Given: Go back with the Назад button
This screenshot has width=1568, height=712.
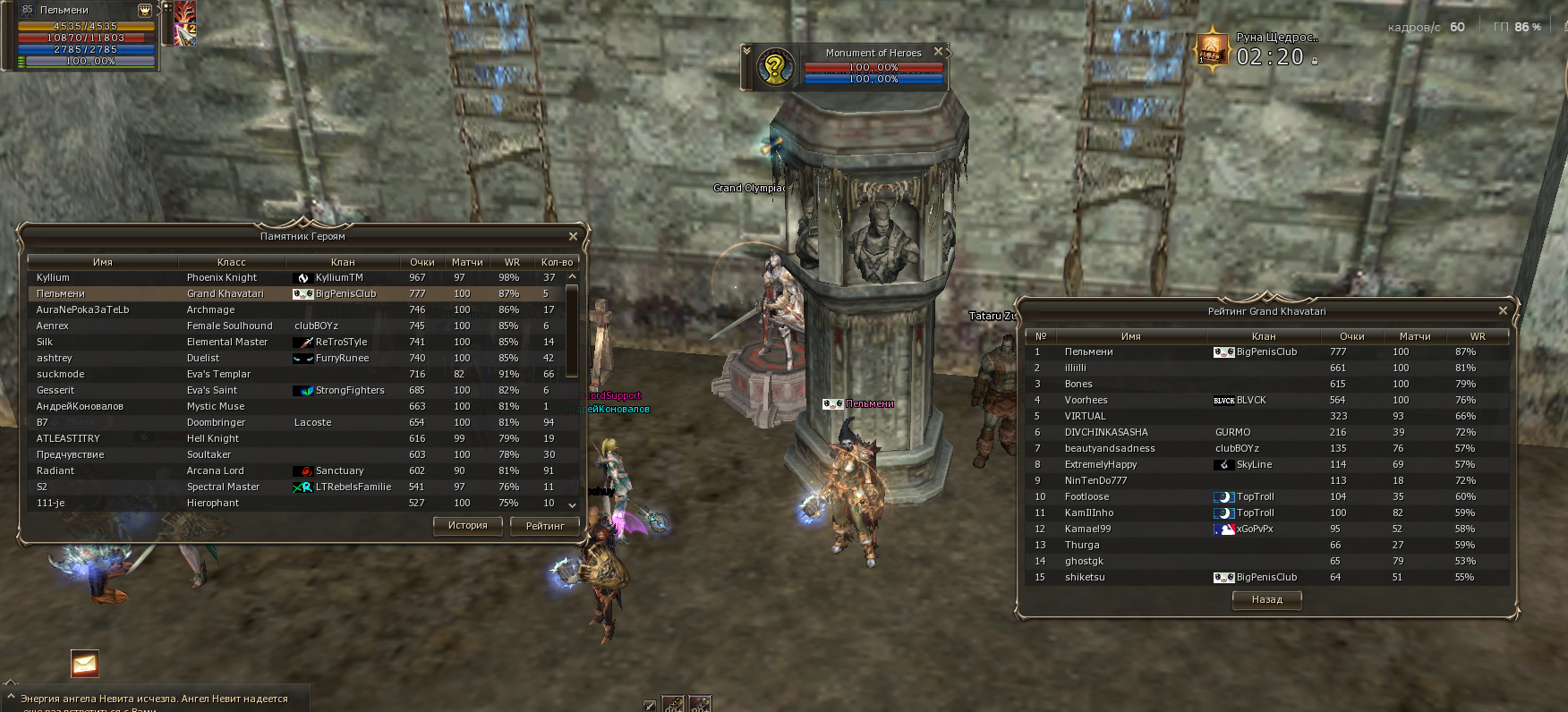Looking at the screenshot, I should (x=1266, y=600).
